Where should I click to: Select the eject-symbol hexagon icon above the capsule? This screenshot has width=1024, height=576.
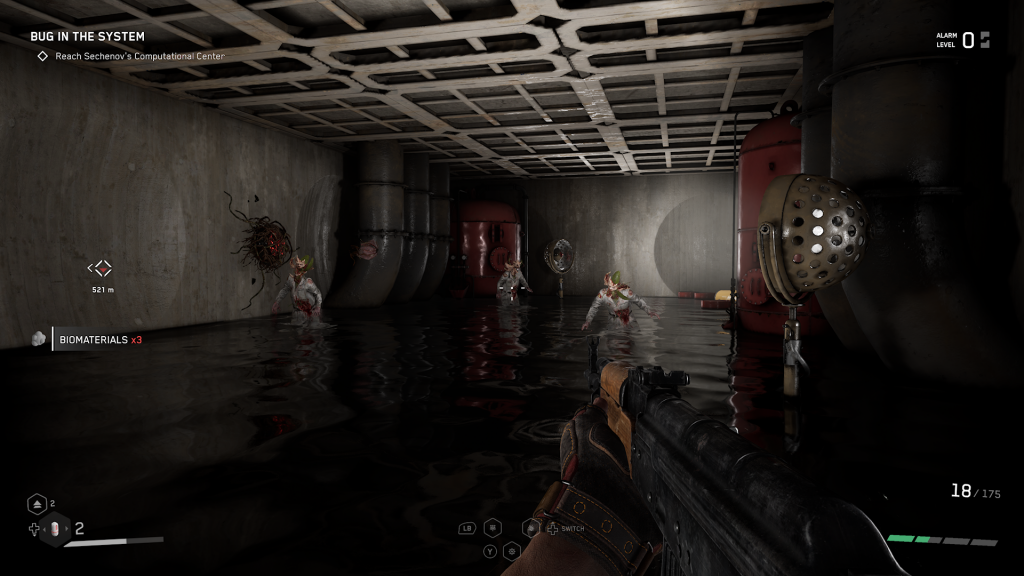click(x=37, y=504)
